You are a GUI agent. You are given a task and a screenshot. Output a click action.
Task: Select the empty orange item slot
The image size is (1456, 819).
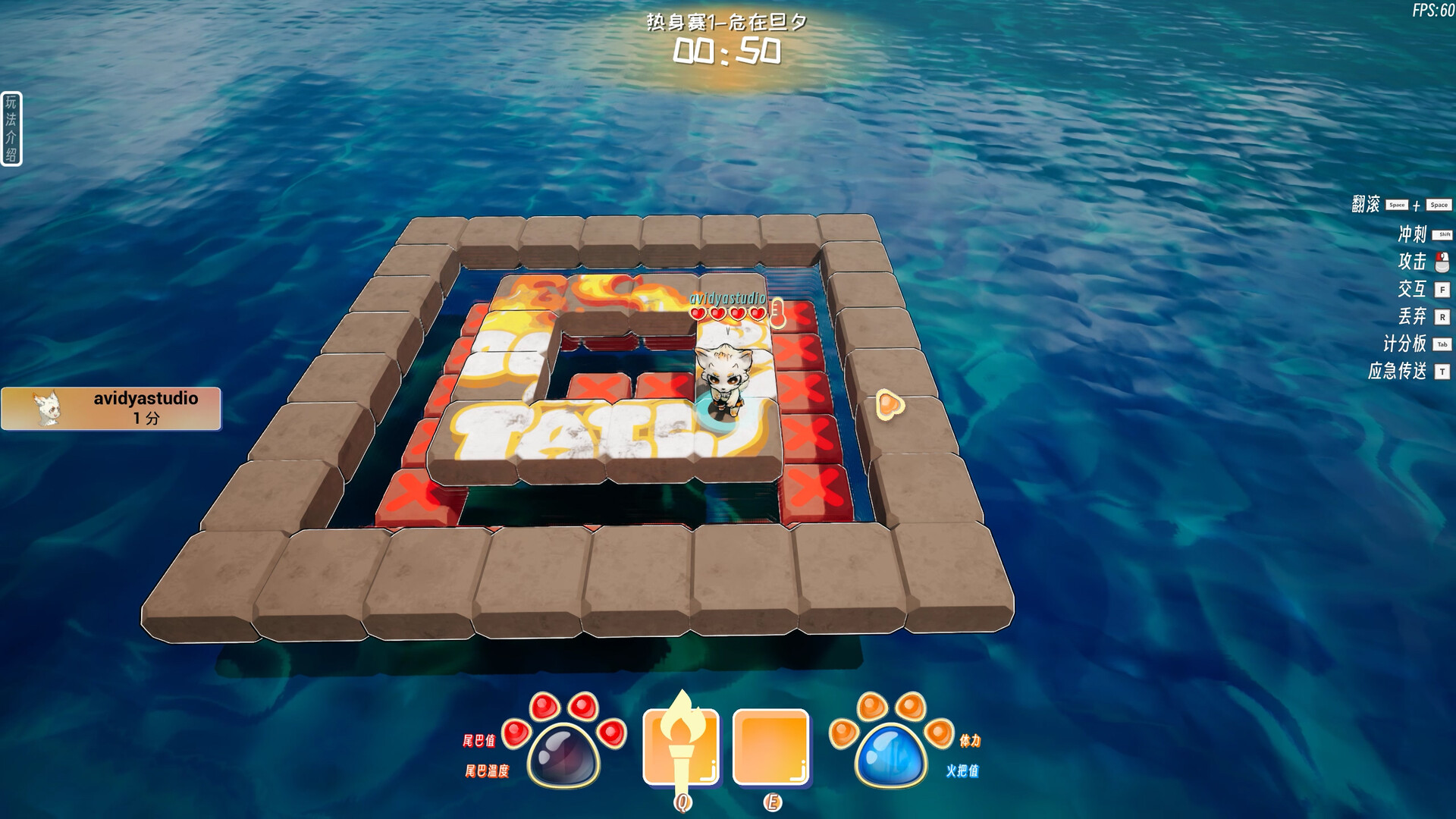[x=770, y=746]
